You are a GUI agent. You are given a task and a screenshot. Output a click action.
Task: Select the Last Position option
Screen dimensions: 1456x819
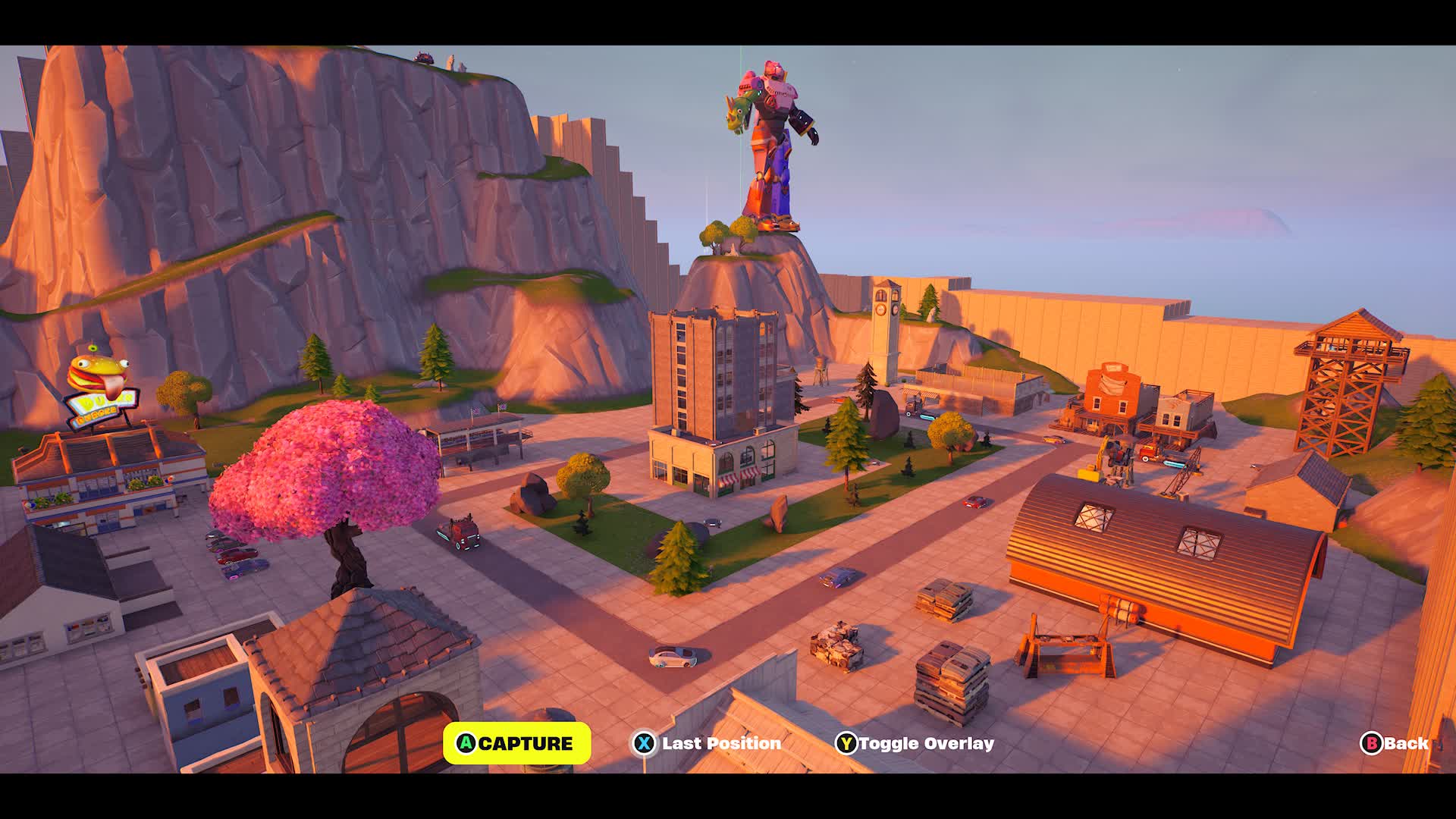[707, 743]
